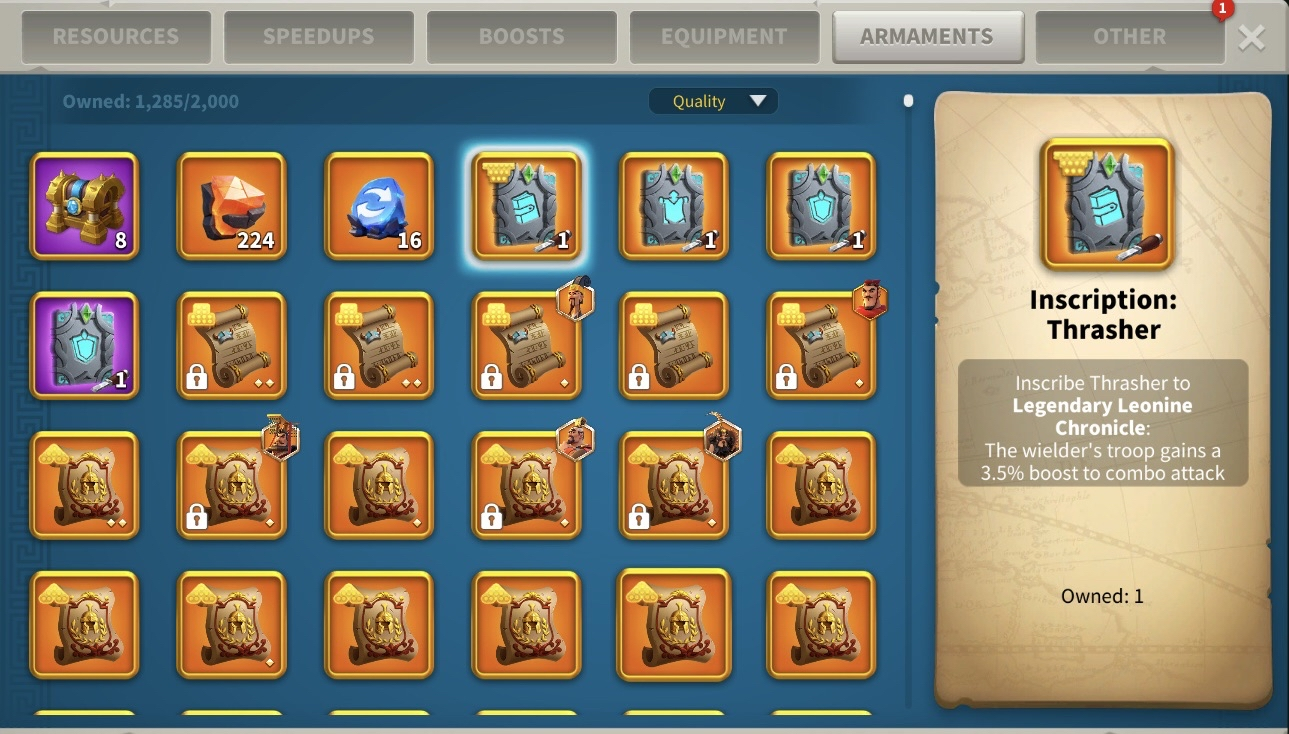Open the Speedups tab
This screenshot has height=734, width=1289.
point(318,37)
